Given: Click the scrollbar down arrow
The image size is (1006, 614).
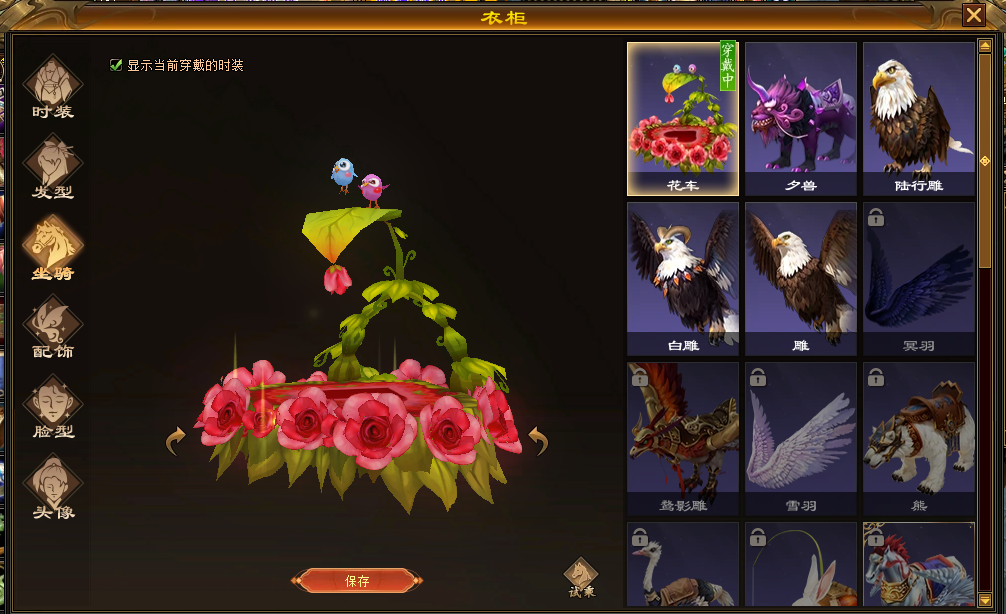Looking at the screenshot, I should pyautogui.click(x=985, y=598).
